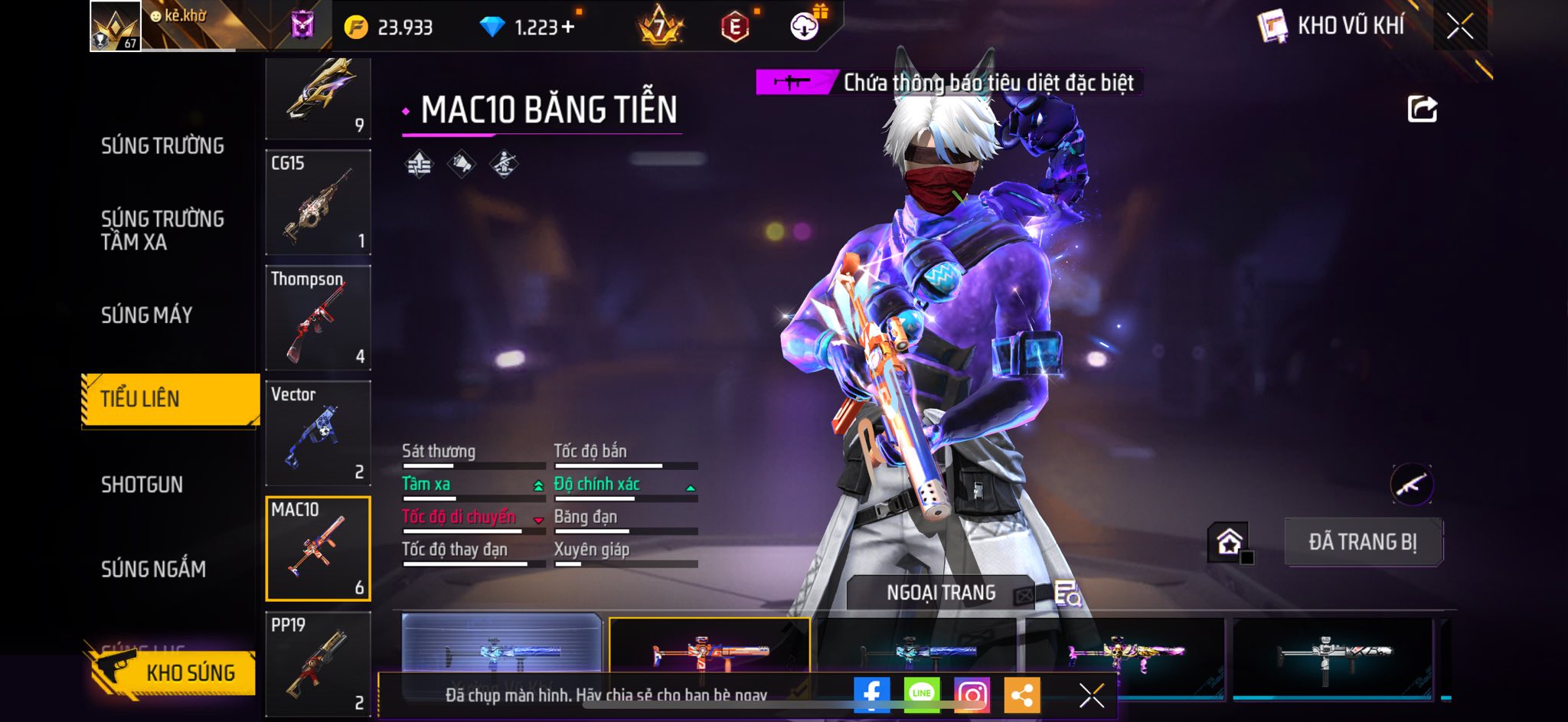This screenshot has width=1568, height=722.
Task: Click the ĐÃ TRANG BỊ button
Action: pyautogui.click(x=1363, y=542)
